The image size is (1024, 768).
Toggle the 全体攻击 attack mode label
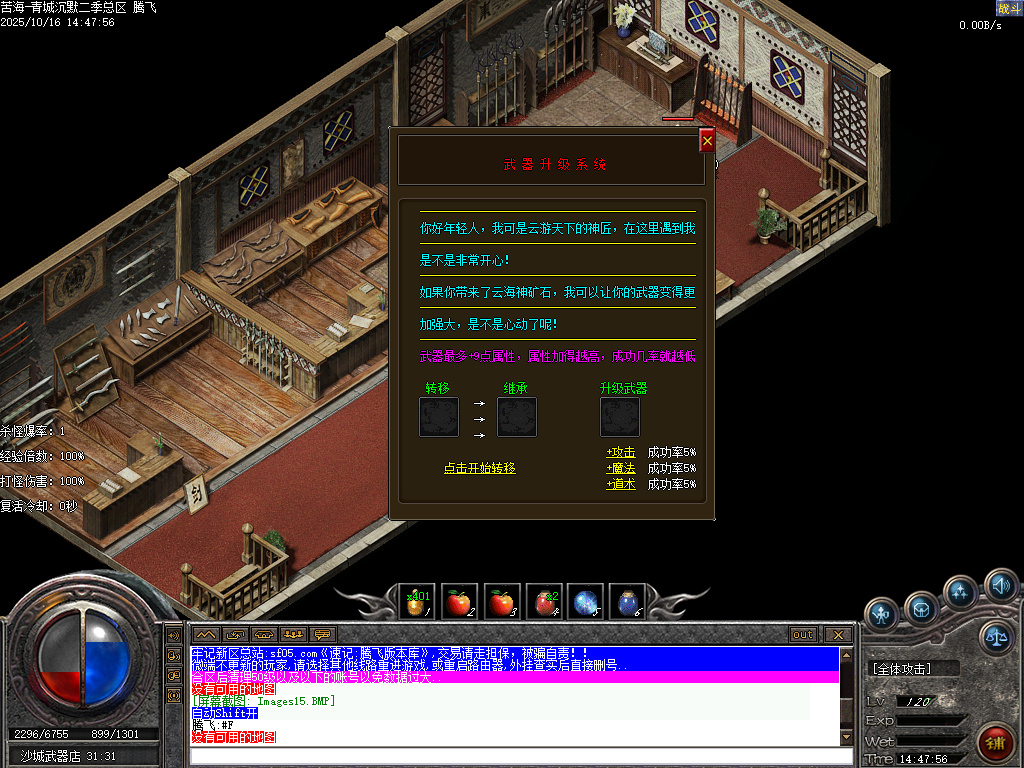point(902,668)
